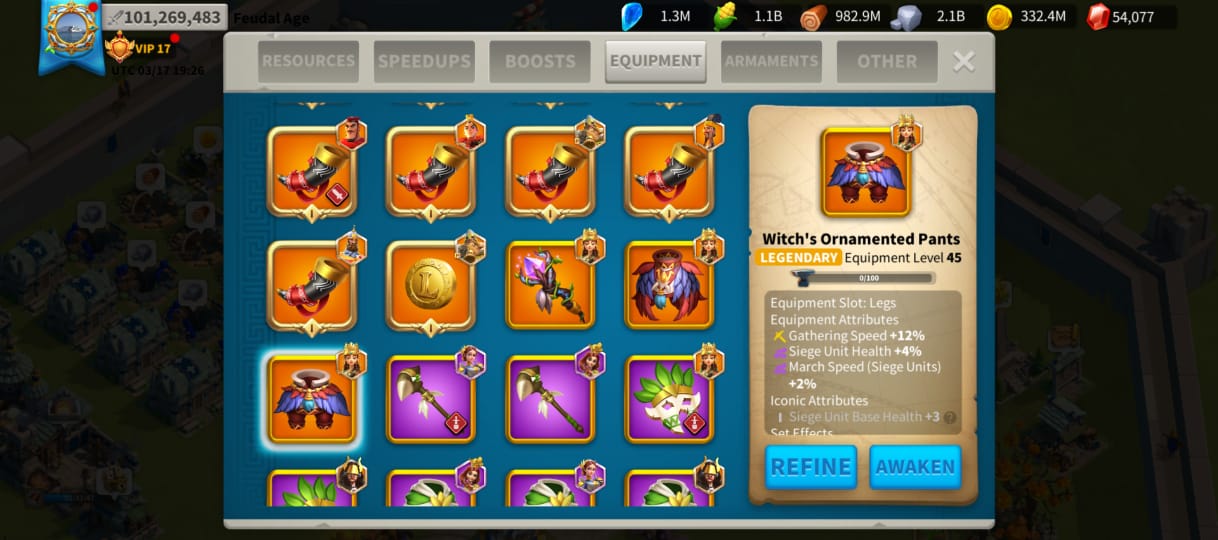Viewport: 1218px width, 540px height.
Task: Show the Boosts tab
Action: point(540,61)
